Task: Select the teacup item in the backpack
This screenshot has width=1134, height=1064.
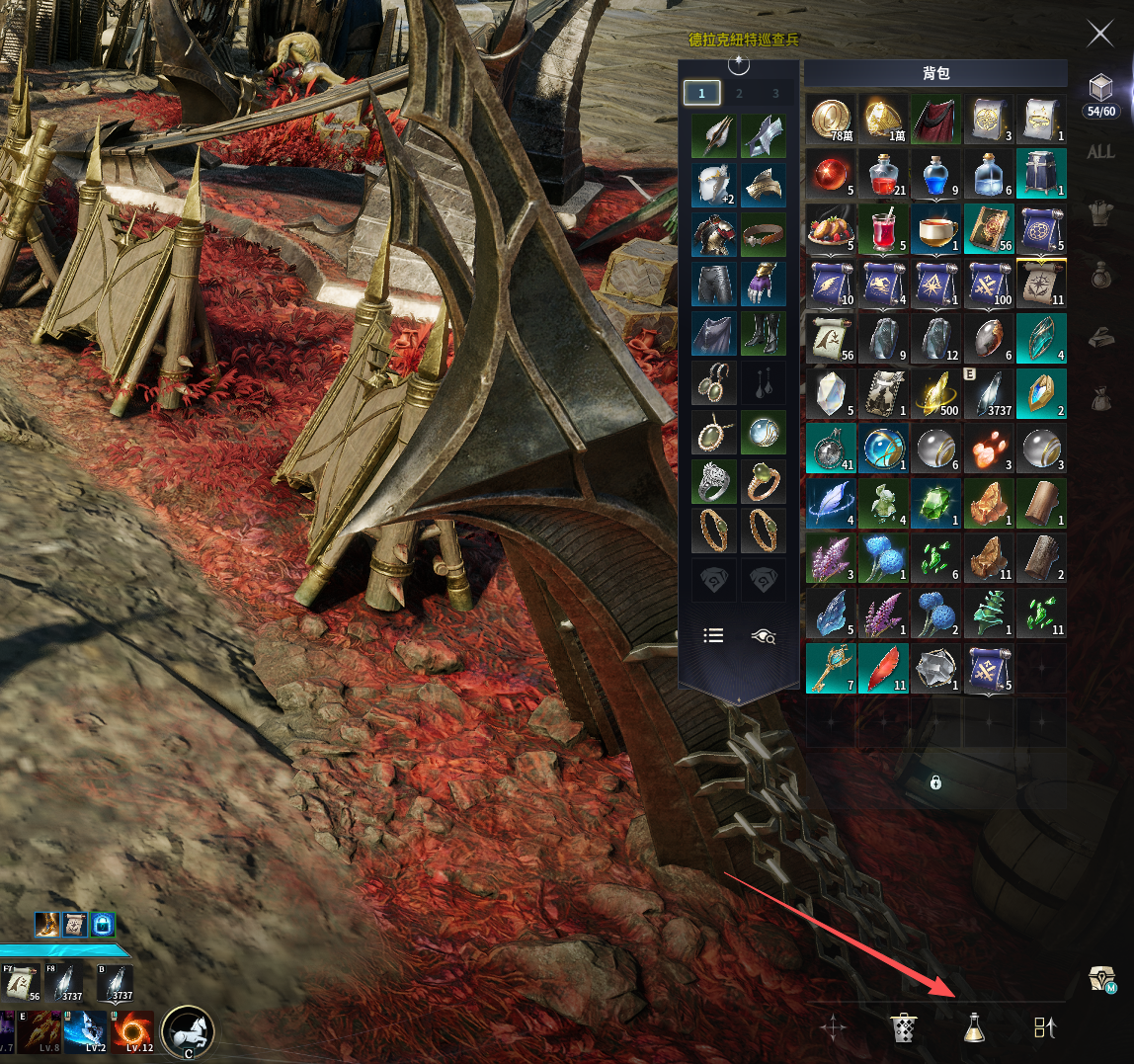Action: 936,229
